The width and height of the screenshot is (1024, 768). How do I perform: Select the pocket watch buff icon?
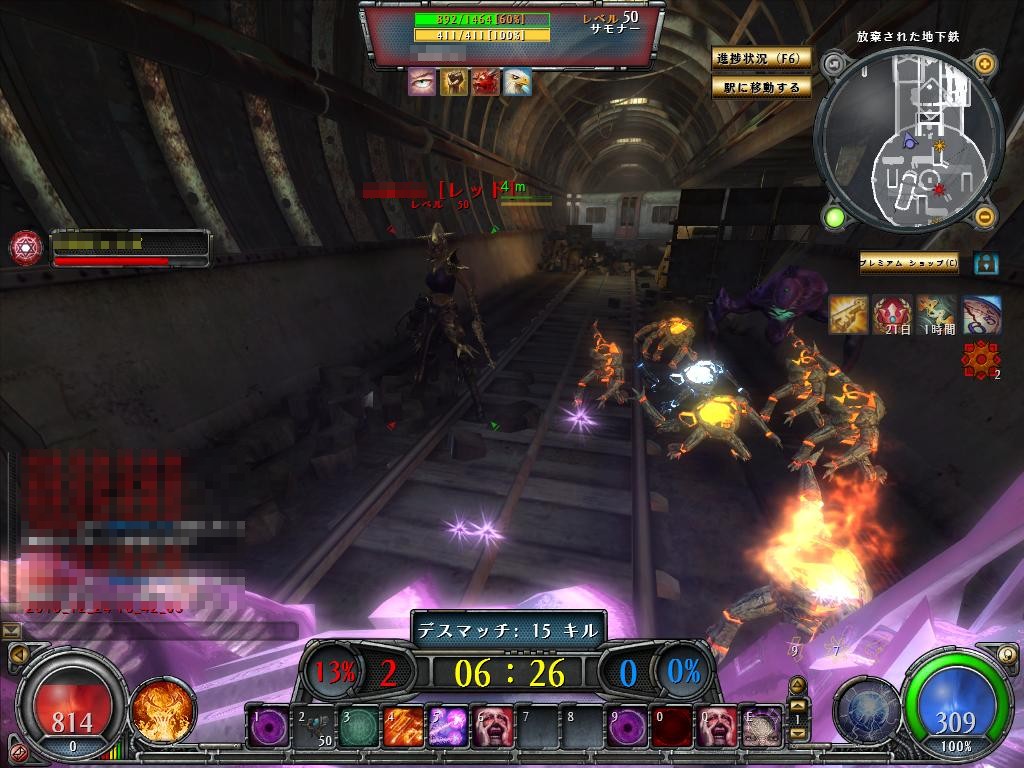click(982, 315)
